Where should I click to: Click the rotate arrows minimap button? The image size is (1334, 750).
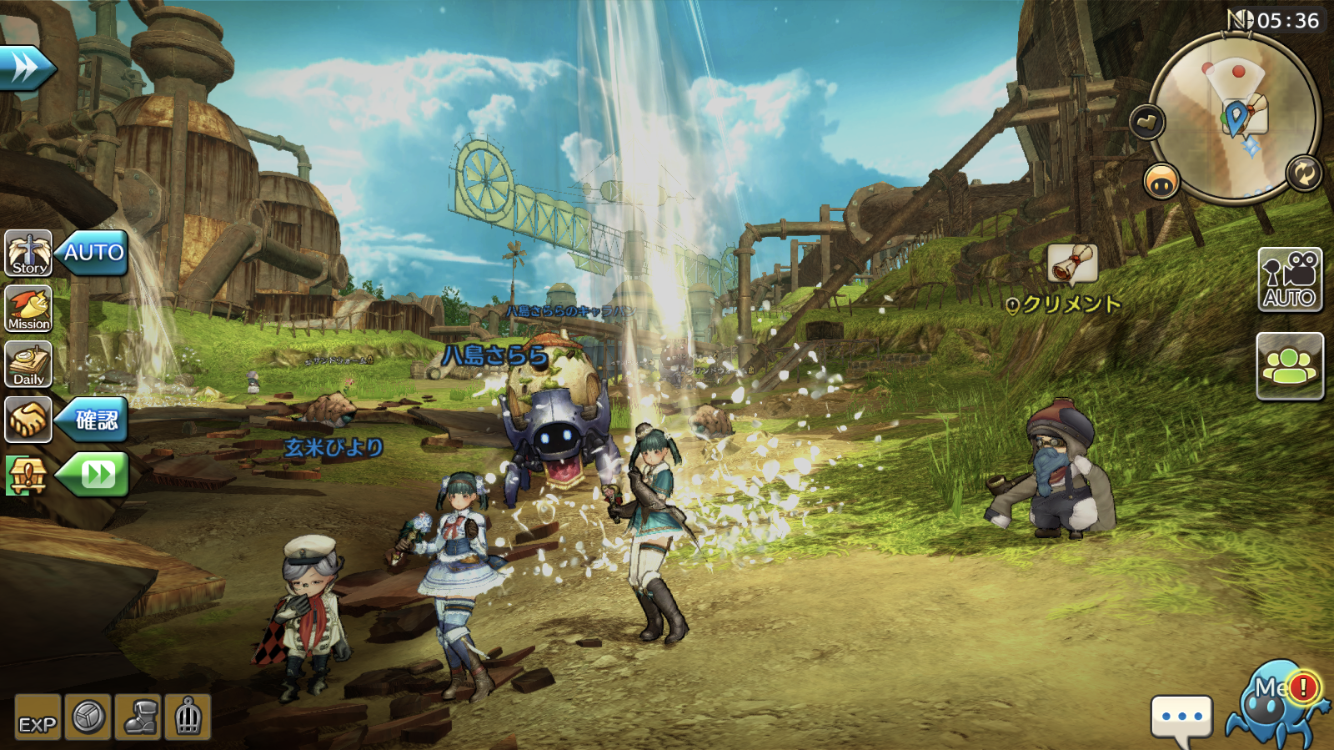[1305, 173]
